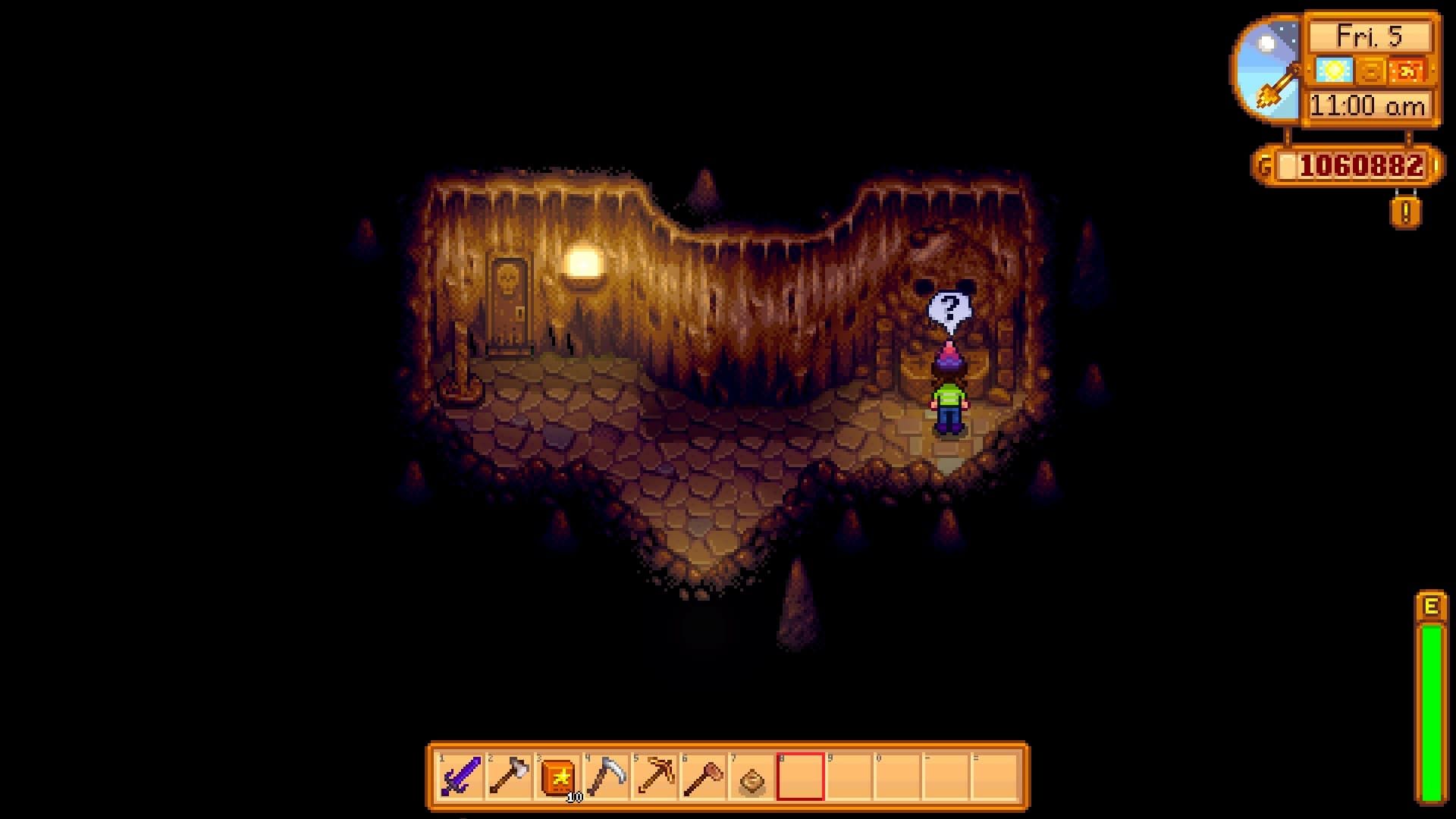Equip the axe from the hotbar

[x=509, y=777]
